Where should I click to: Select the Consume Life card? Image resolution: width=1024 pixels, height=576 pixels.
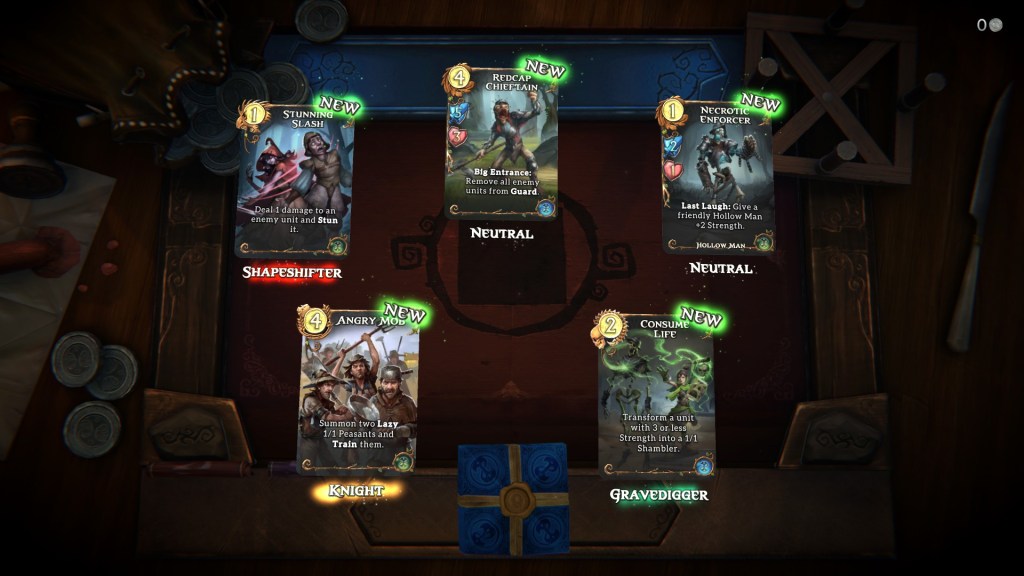click(657, 397)
